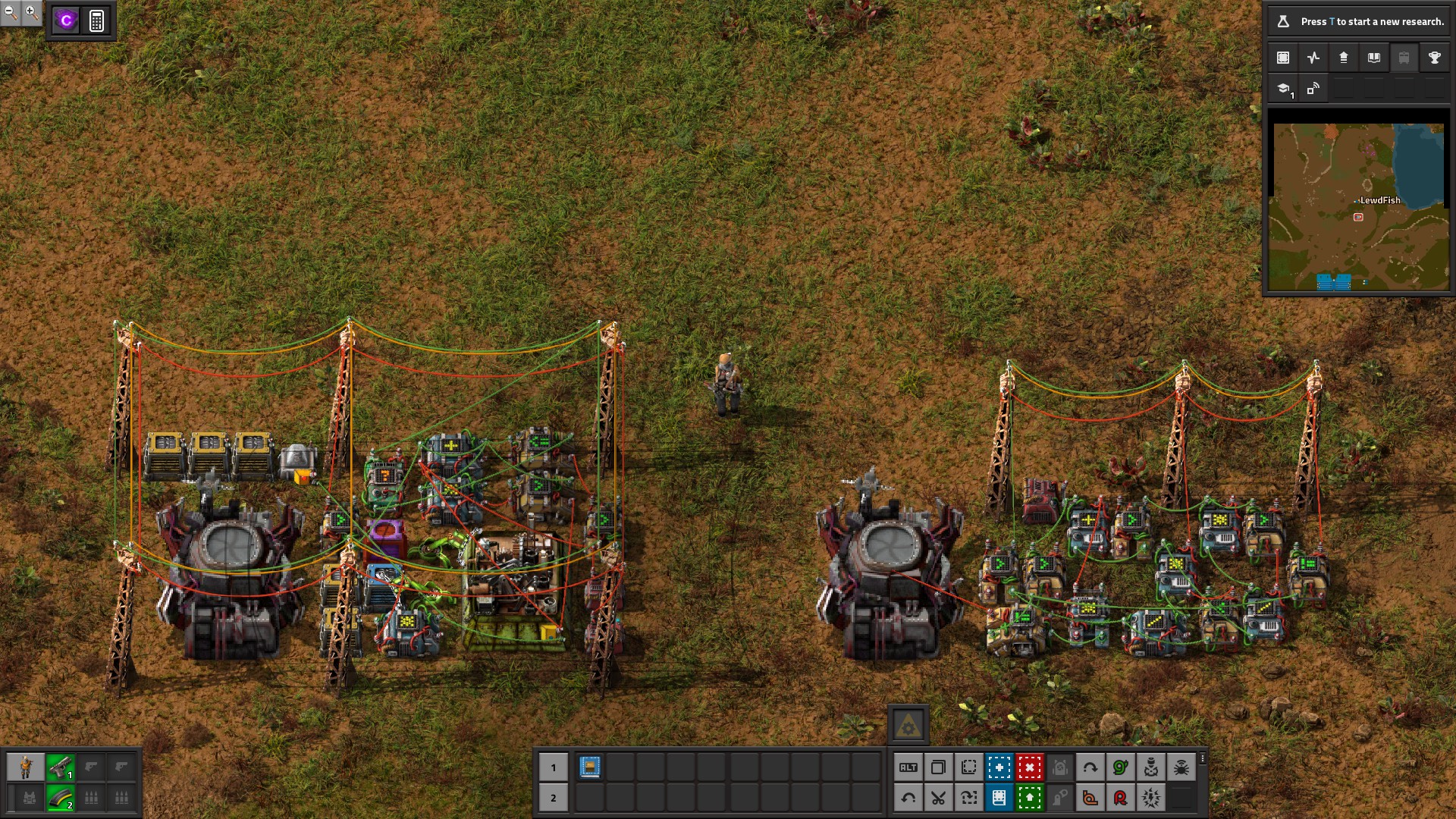The image size is (1456, 819).
Task: Open the research panel with the flask
Action: [x=1283, y=21]
